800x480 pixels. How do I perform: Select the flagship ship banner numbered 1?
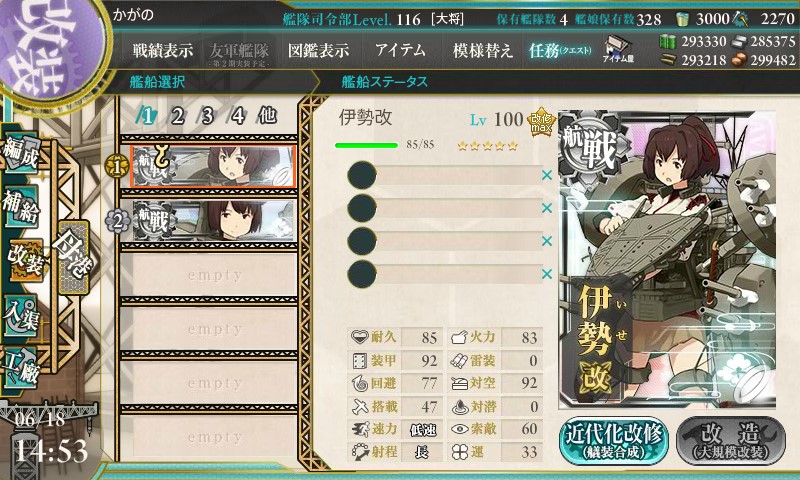(212, 166)
